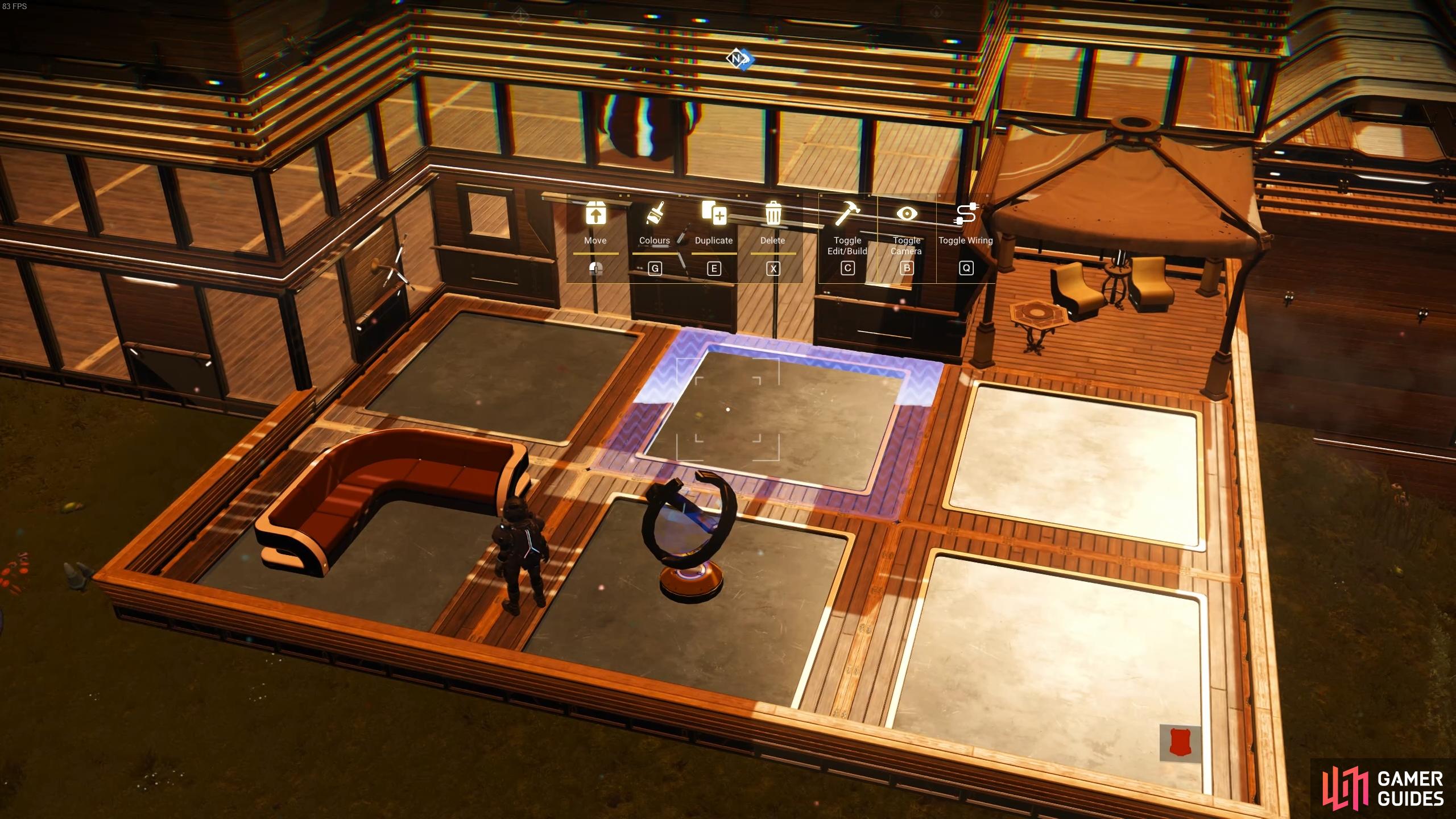1456x819 pixels.
Task: Click the Colours label text
Action: [655, 241]
